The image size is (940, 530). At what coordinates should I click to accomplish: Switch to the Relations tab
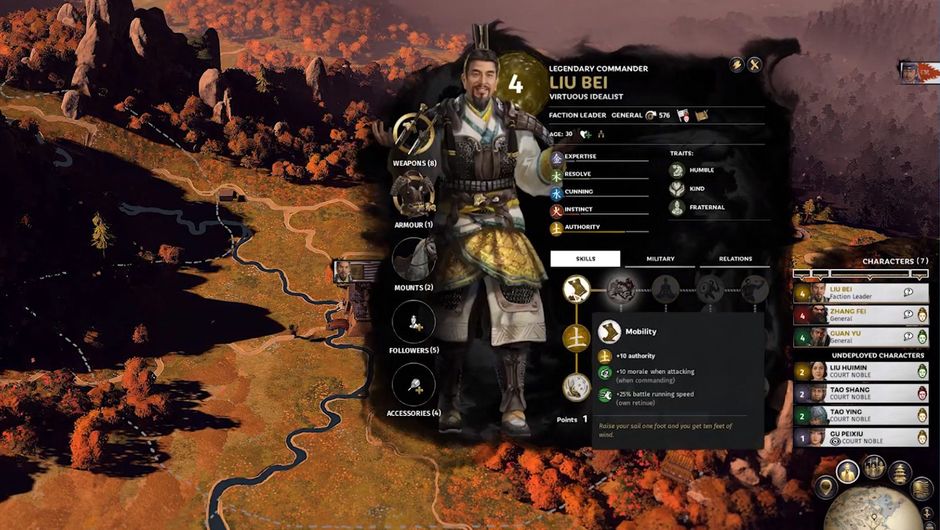(x=735, y=259)
